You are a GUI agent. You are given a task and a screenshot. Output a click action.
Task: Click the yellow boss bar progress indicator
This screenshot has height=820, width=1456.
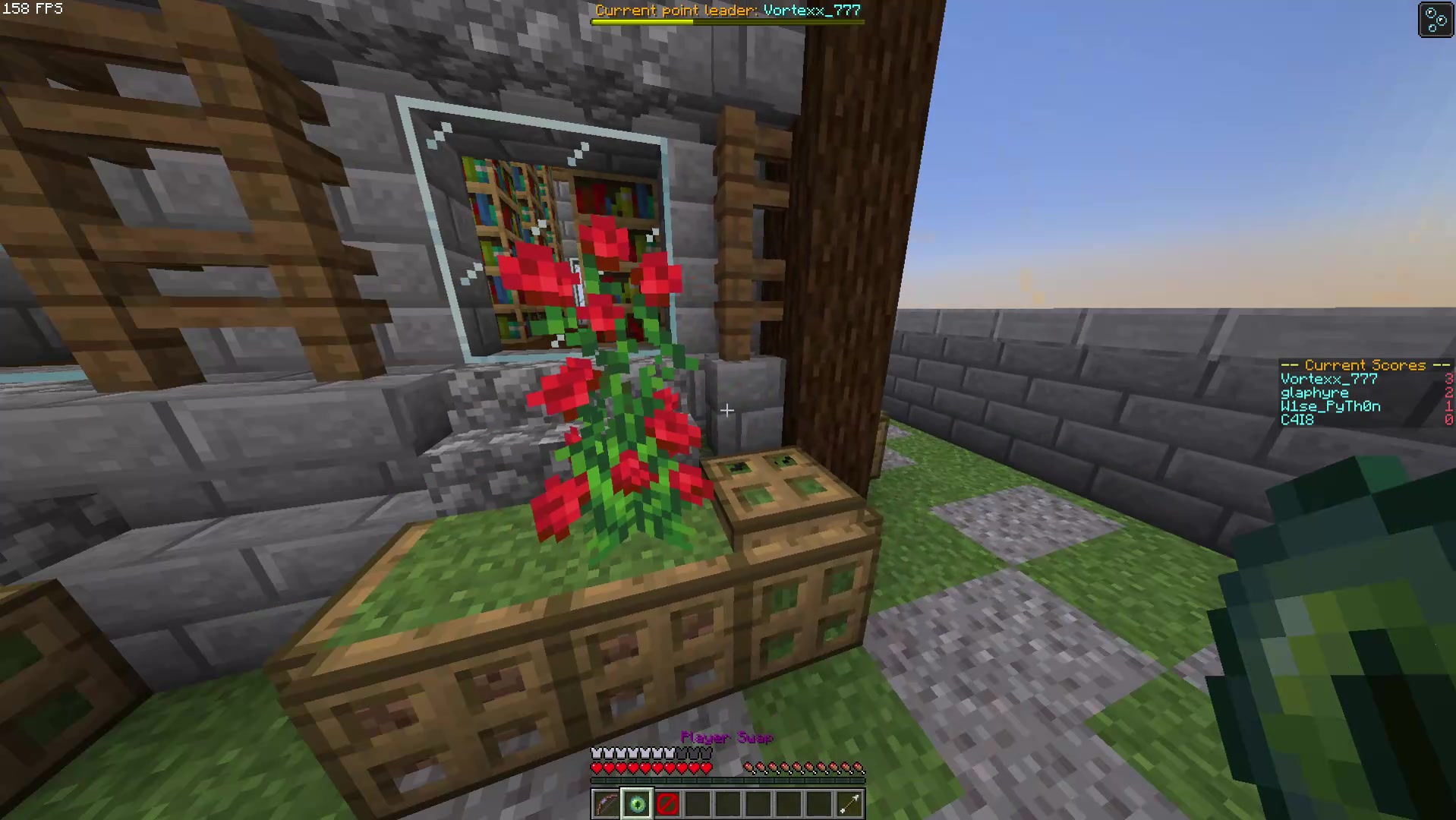pos(641,21)
